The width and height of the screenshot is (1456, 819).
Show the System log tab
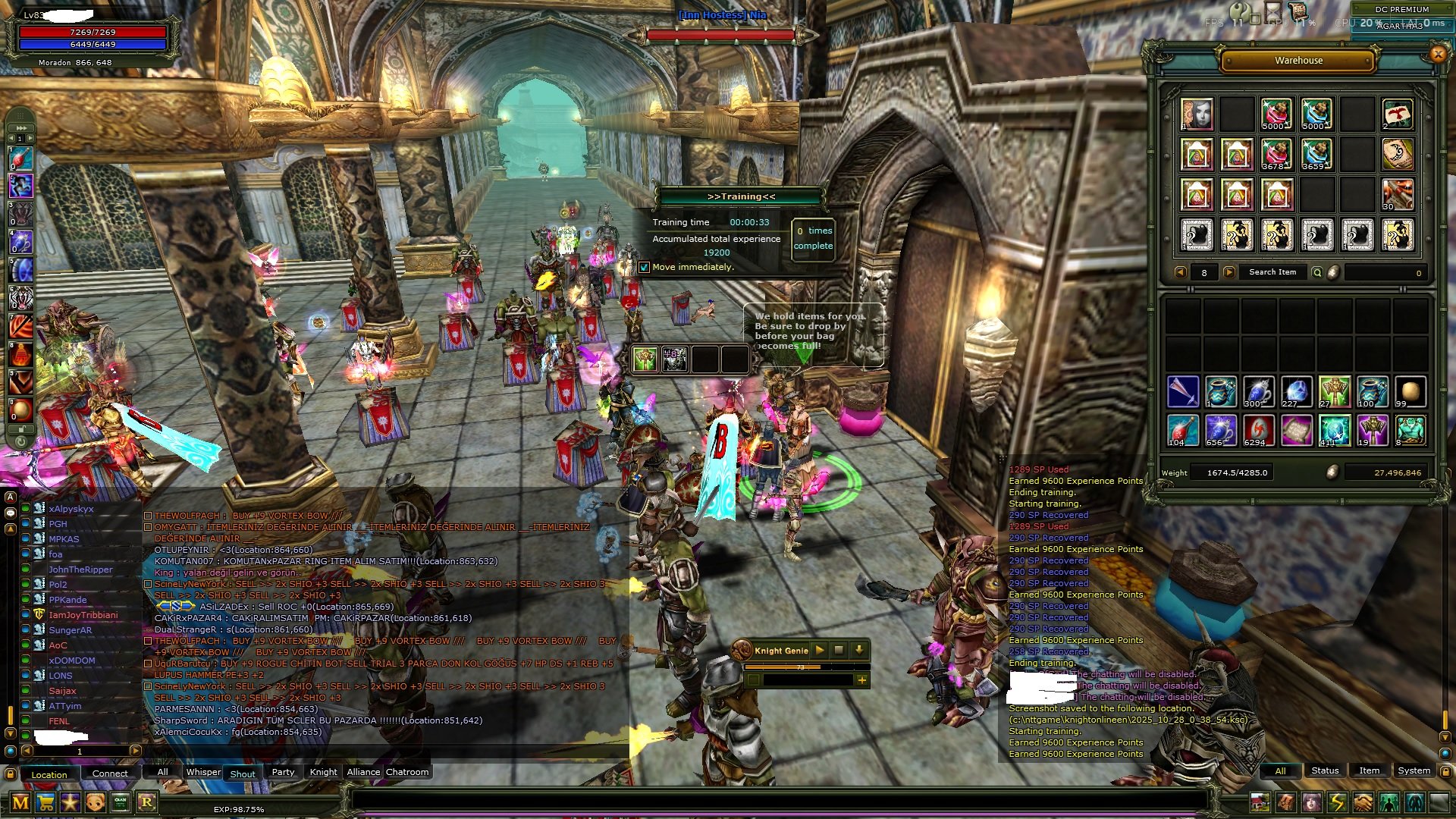pyautogui.click(x=1414, y=770)
